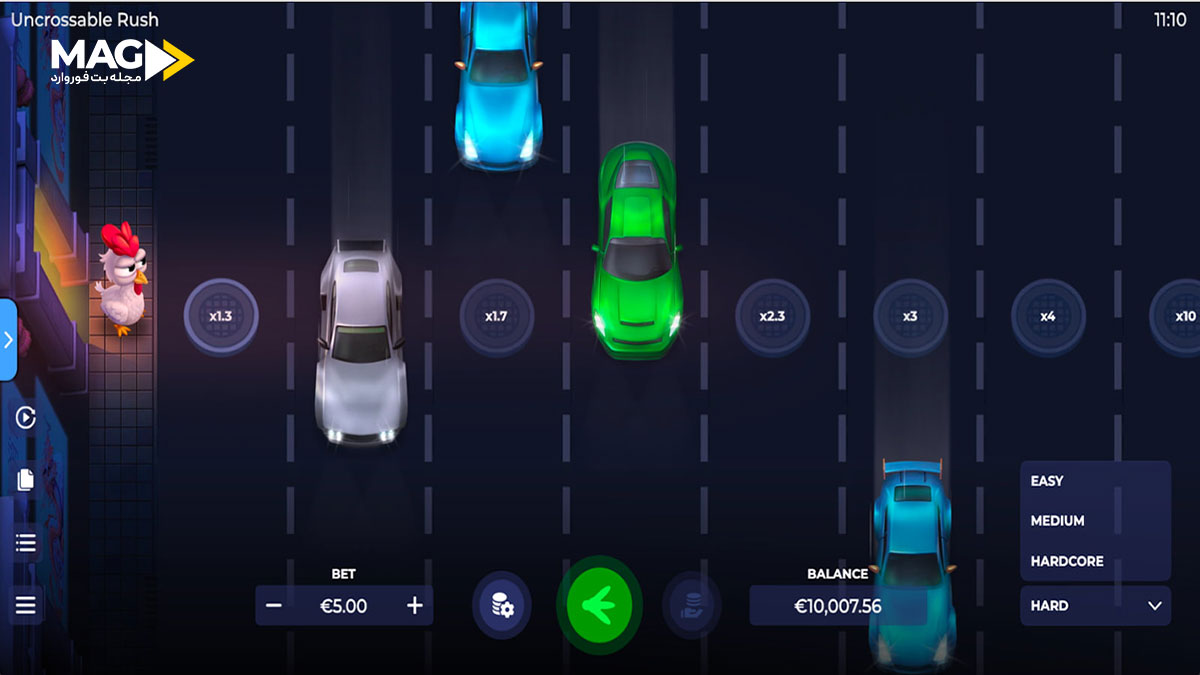This screenshot has width=1200, height=675.
Task: Choose the EASY difficulty option
Action: (1047, 481)
